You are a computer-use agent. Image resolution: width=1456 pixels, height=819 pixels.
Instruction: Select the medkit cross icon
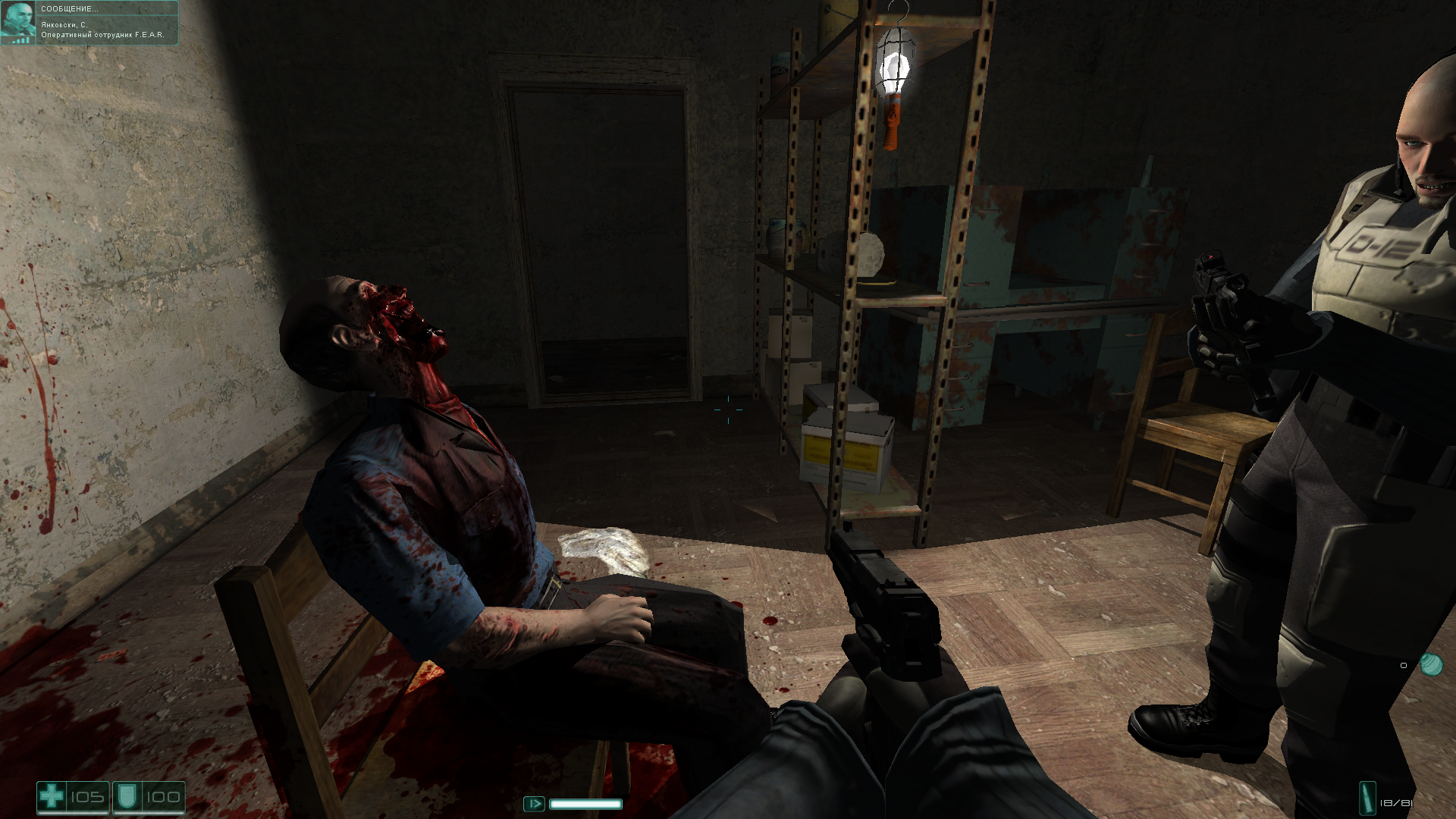click(52, 796)
